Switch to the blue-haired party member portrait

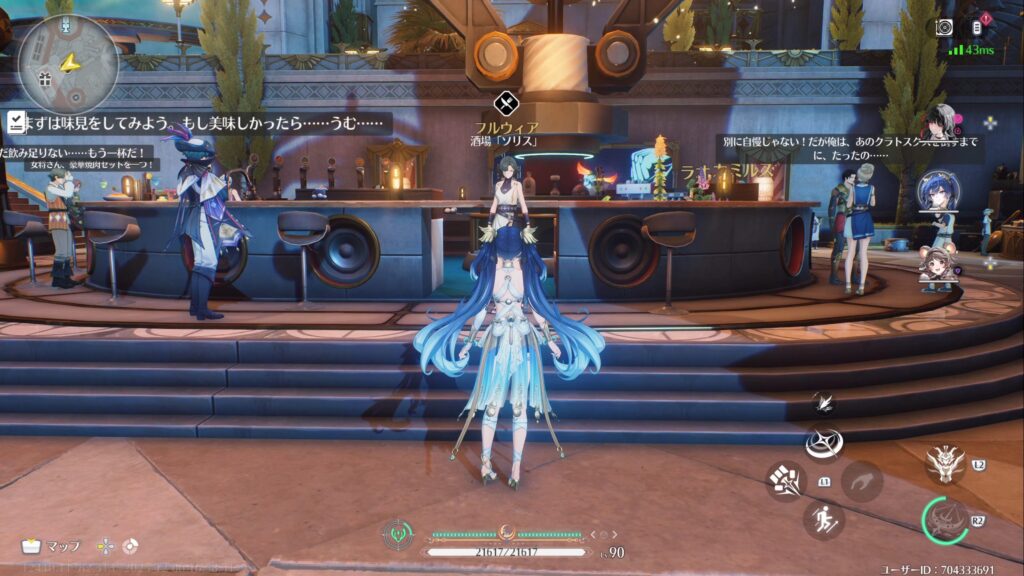coord(939,191)
